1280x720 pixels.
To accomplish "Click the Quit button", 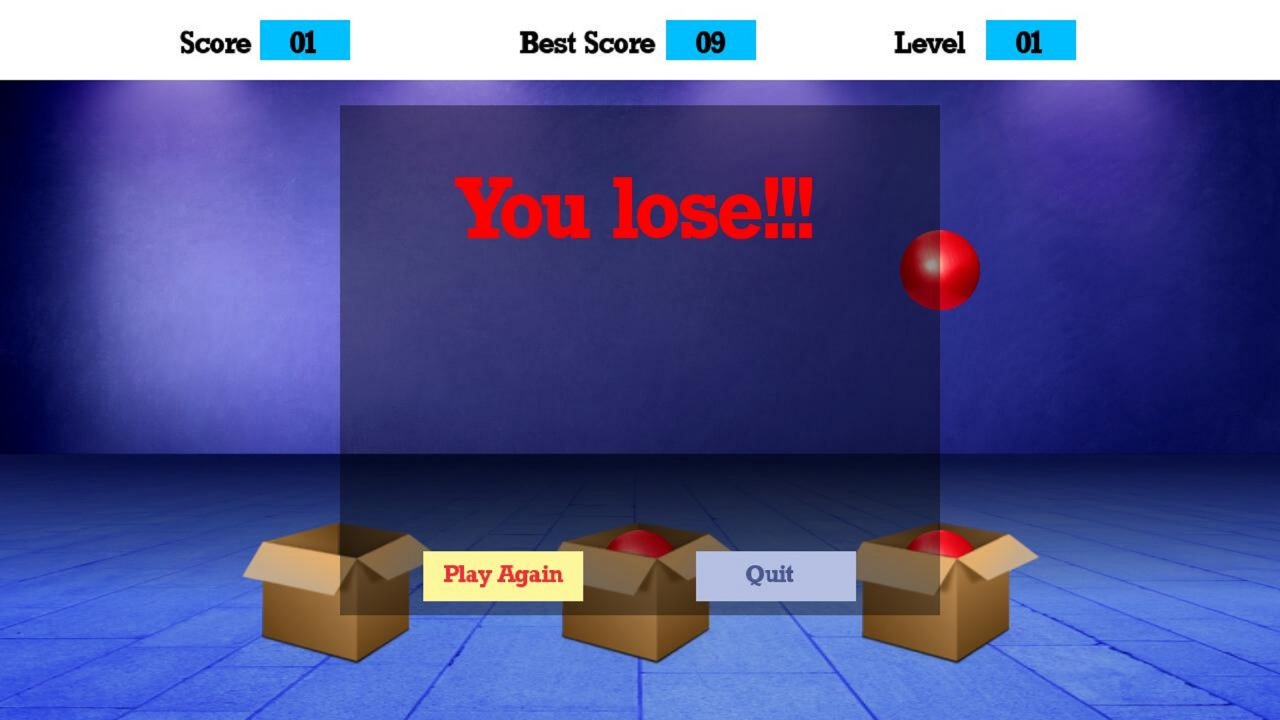I will (x=777, y=575).
